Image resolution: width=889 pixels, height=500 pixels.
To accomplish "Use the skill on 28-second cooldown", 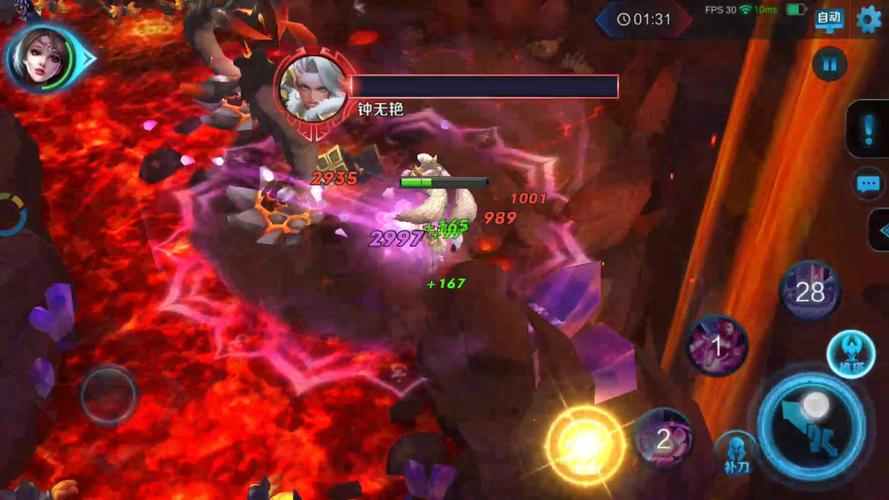I will point(809,292).
